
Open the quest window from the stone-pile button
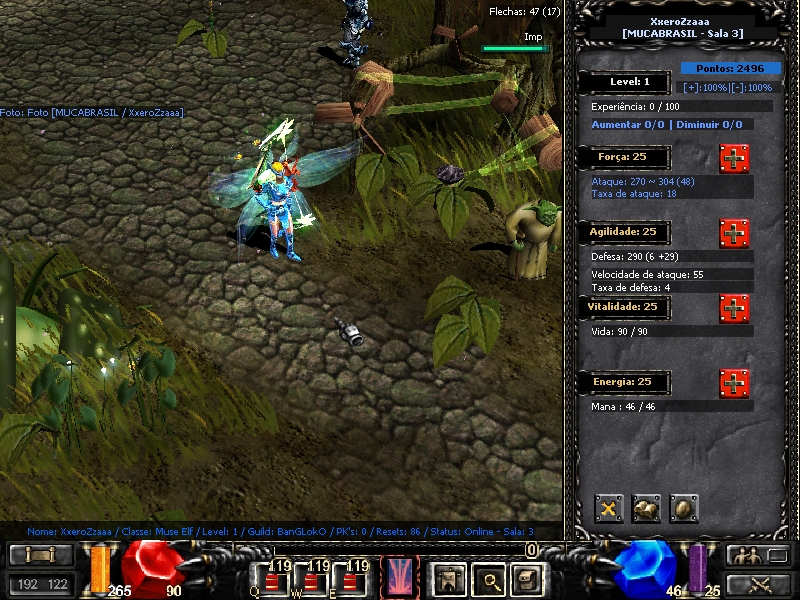point(646,509)
